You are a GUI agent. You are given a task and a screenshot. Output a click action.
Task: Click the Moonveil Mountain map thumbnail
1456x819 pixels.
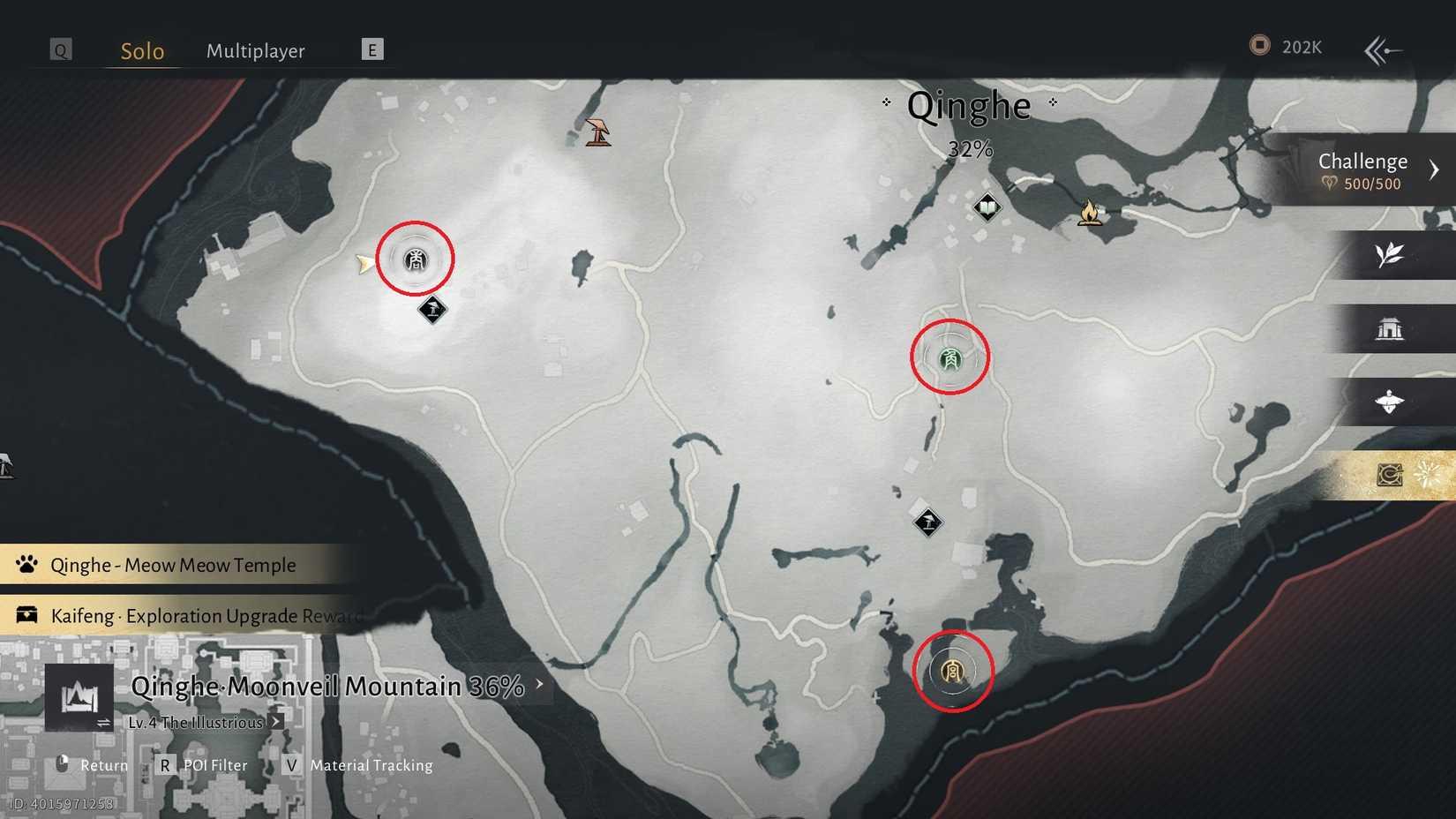(78, 699)
